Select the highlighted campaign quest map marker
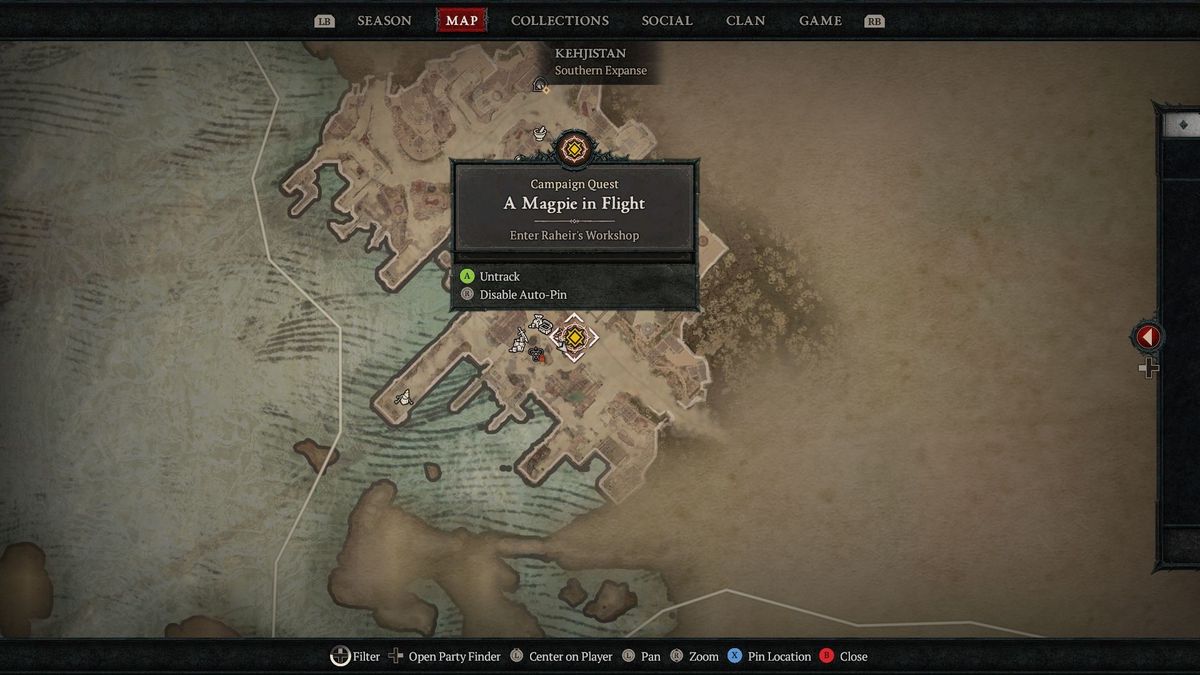The image size is (1200, 675). pyautogui.click(x=574, y=338)
